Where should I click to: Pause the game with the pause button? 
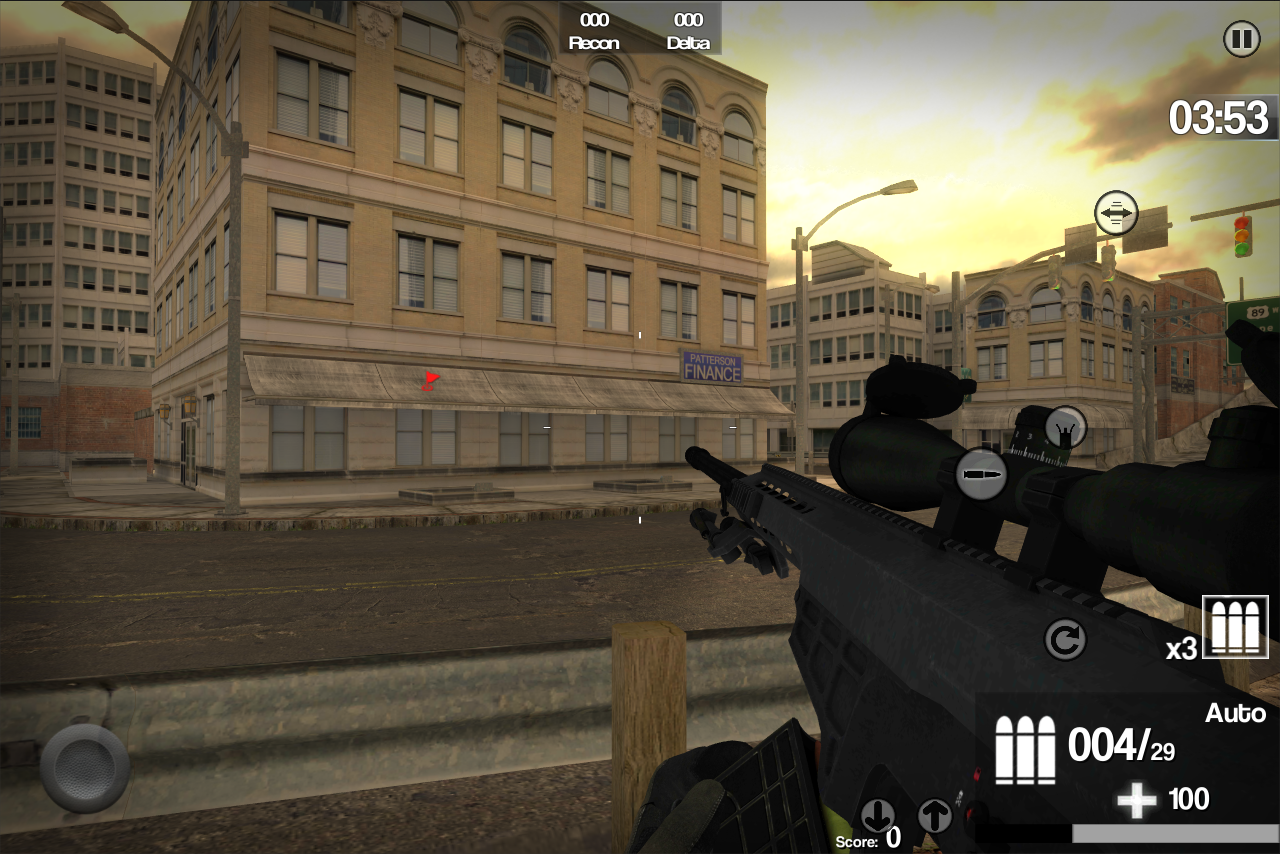1242,39
